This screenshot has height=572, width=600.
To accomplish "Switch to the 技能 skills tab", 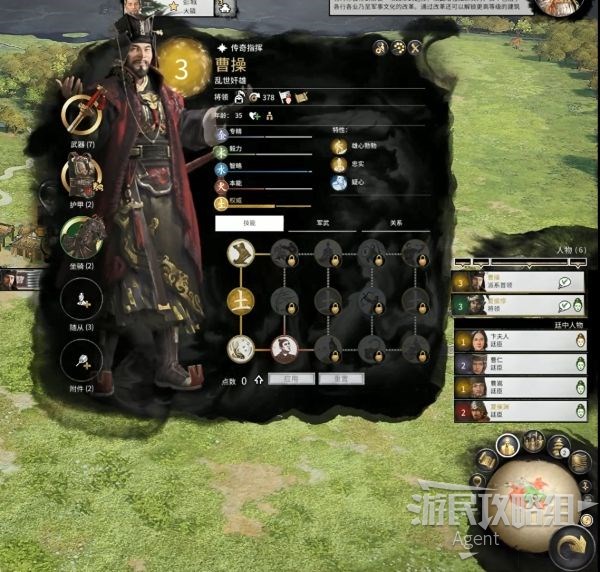I will tap(249, 224).
